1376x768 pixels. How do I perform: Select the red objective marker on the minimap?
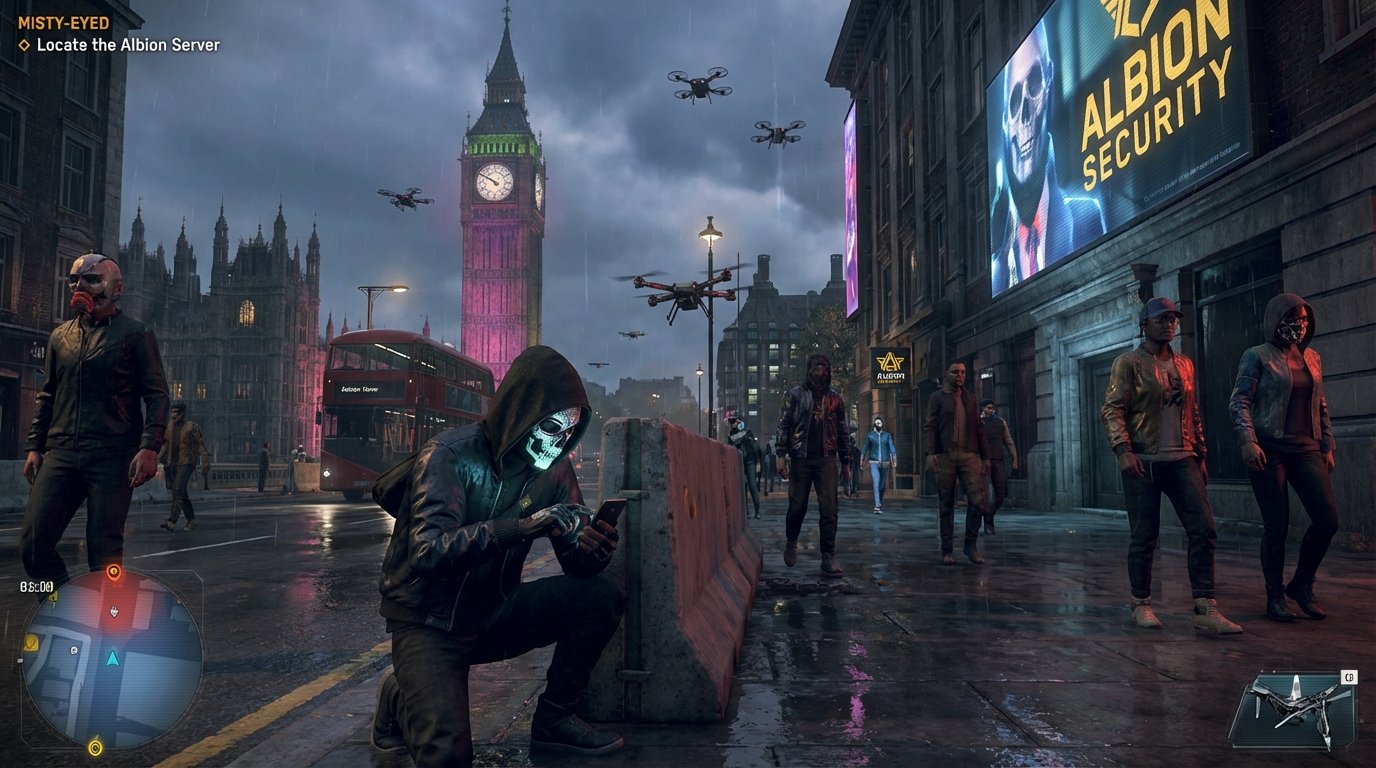point(114,571)
